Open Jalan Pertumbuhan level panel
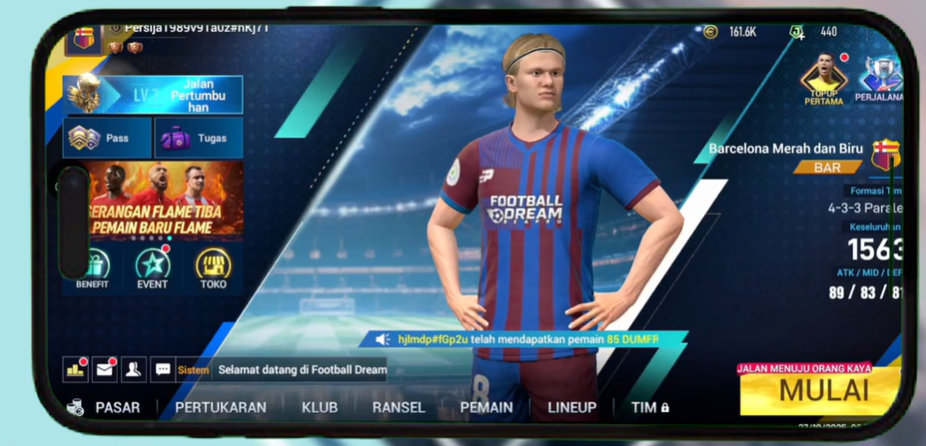The width and height of the screenshot is (926, 446). (x=154, y=94)
